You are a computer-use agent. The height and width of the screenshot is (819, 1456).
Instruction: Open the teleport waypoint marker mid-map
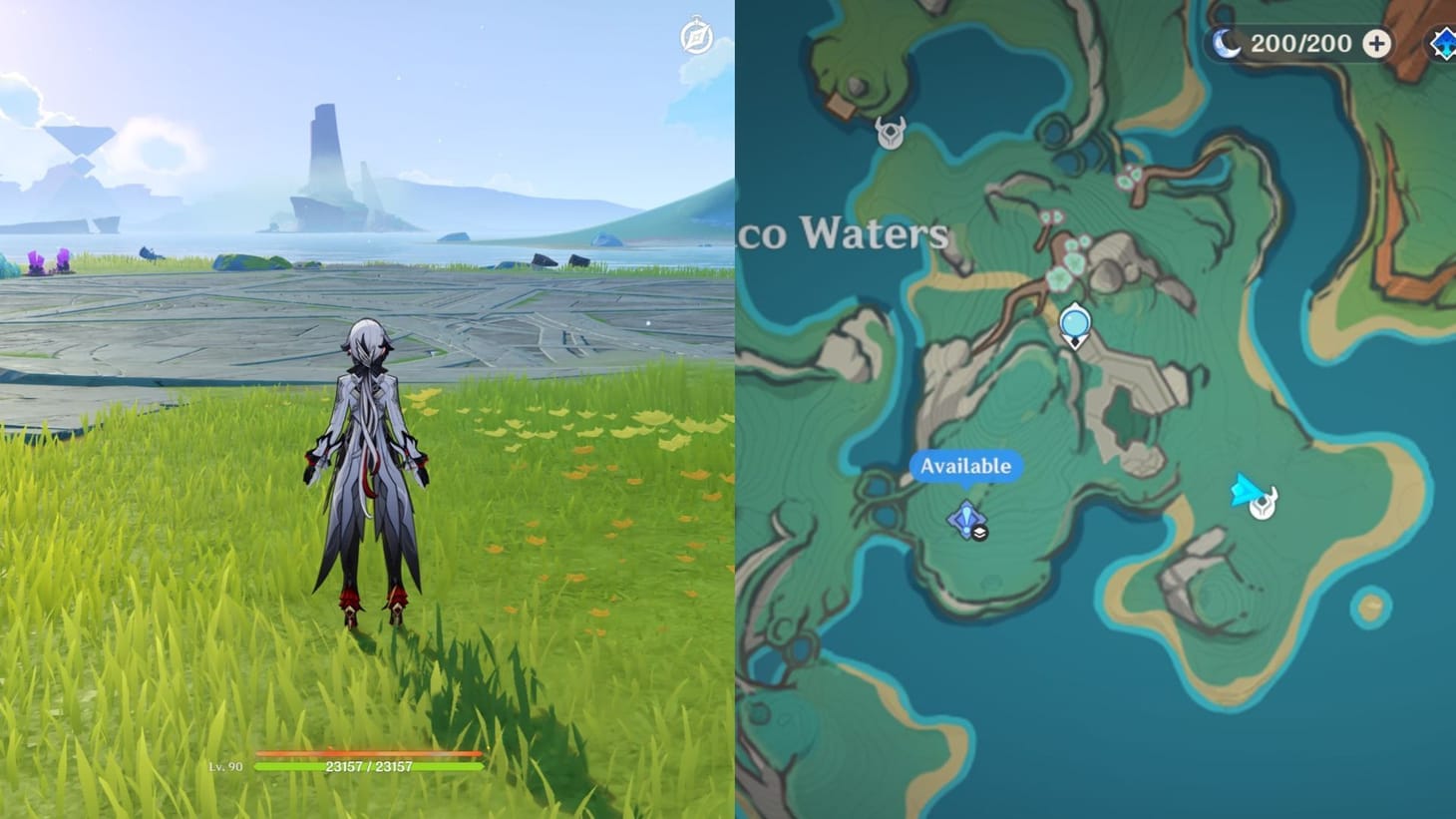(1074, 321)
